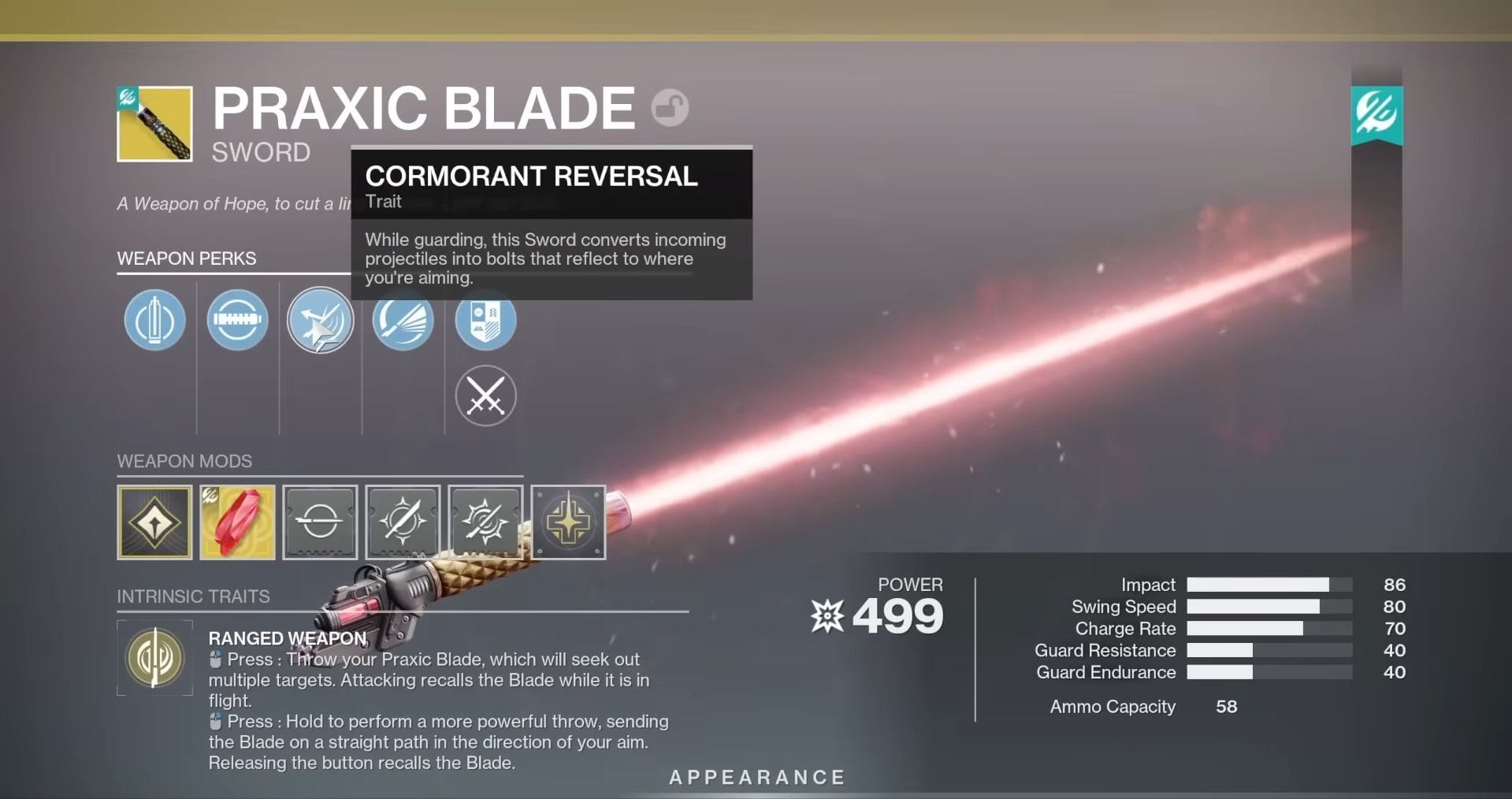The image size is (1512, 799).
Task: Click the WEAPON PERKS section header
Action: [x=186, y=258]
